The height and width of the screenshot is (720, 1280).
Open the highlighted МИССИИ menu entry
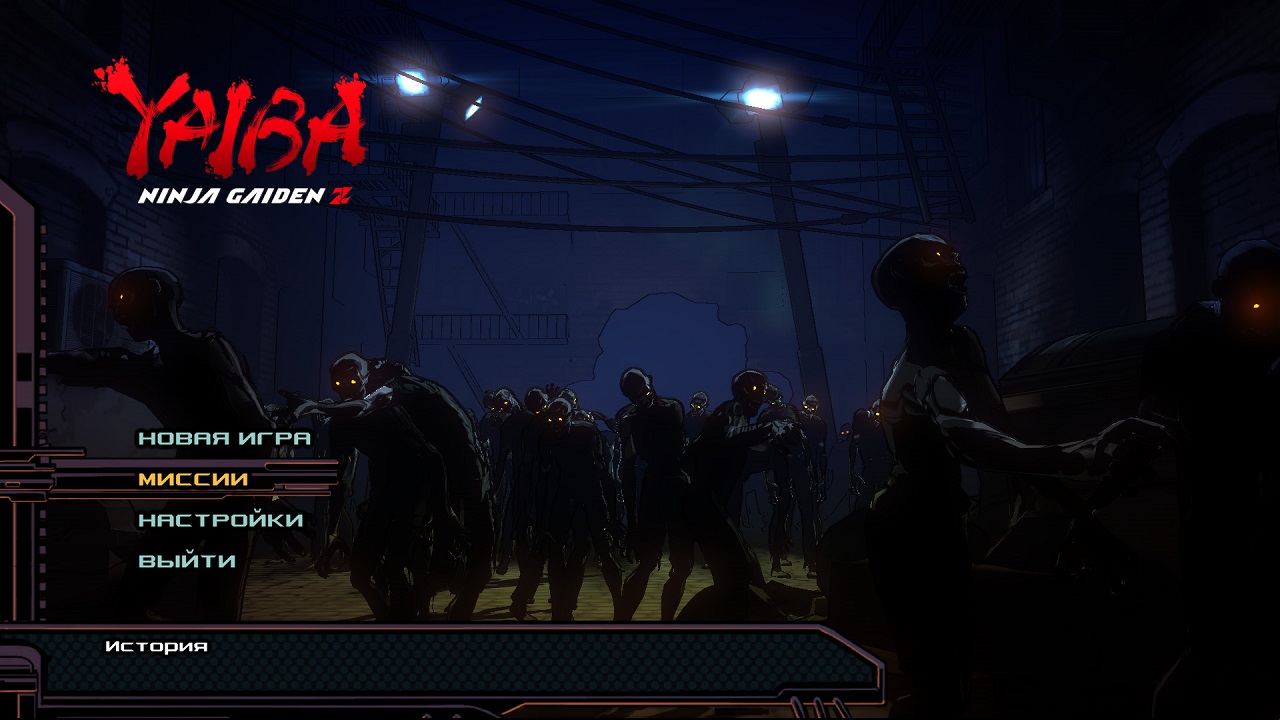(x=193, y=479)
